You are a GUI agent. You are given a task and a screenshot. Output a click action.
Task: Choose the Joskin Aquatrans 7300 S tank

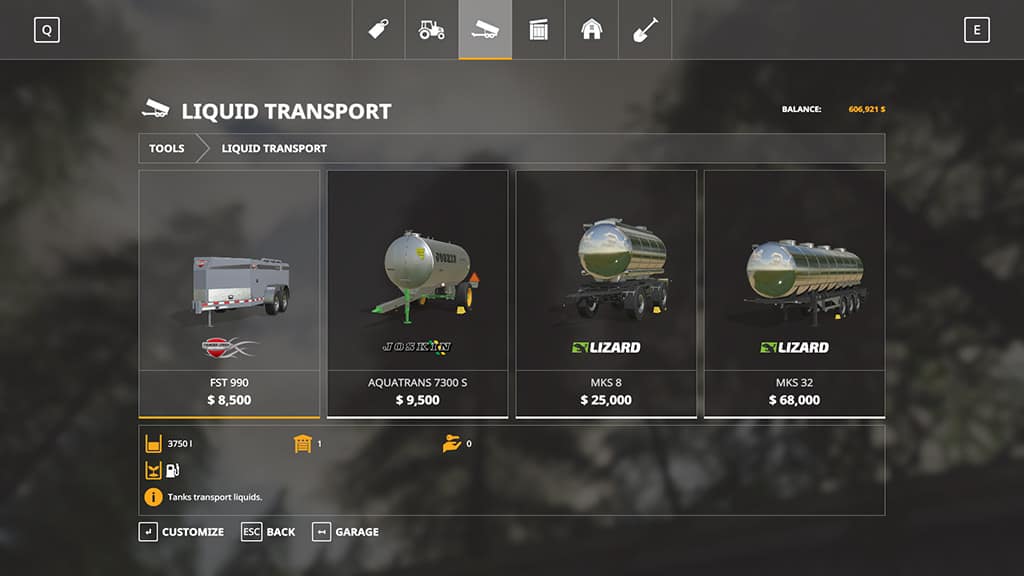[x=417, y=292]
